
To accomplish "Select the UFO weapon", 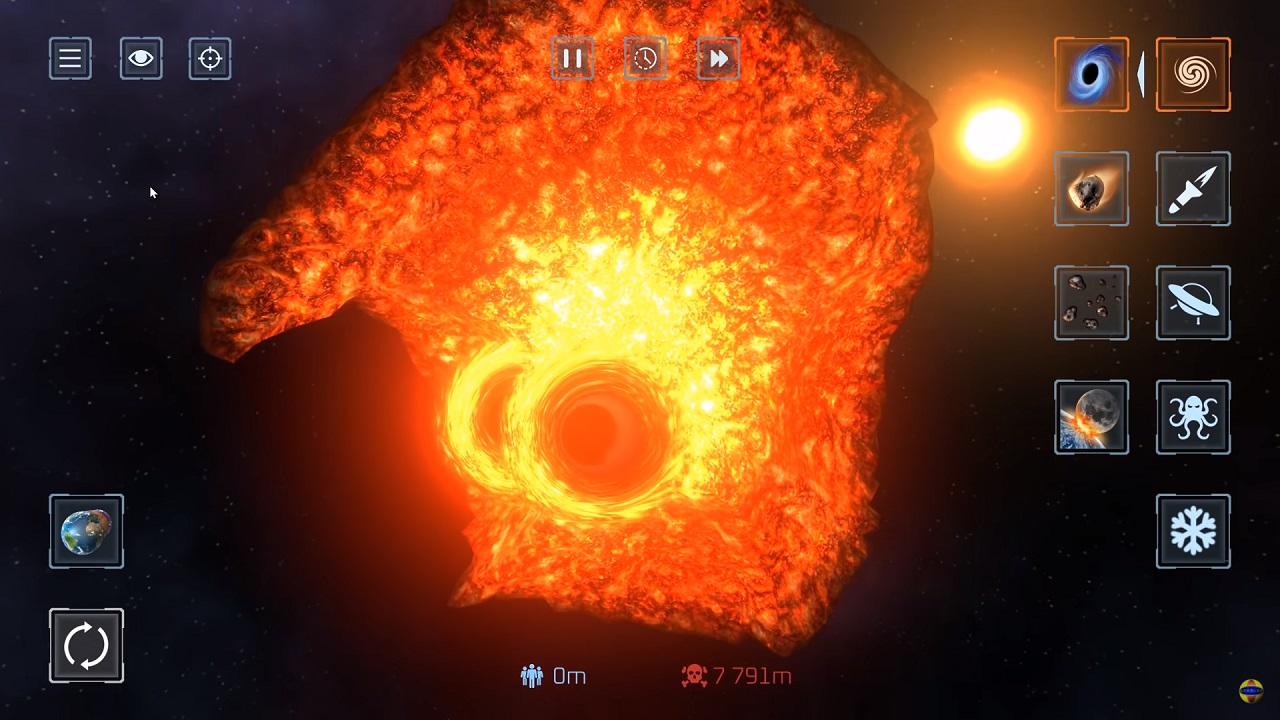I will coord(1193,303).
